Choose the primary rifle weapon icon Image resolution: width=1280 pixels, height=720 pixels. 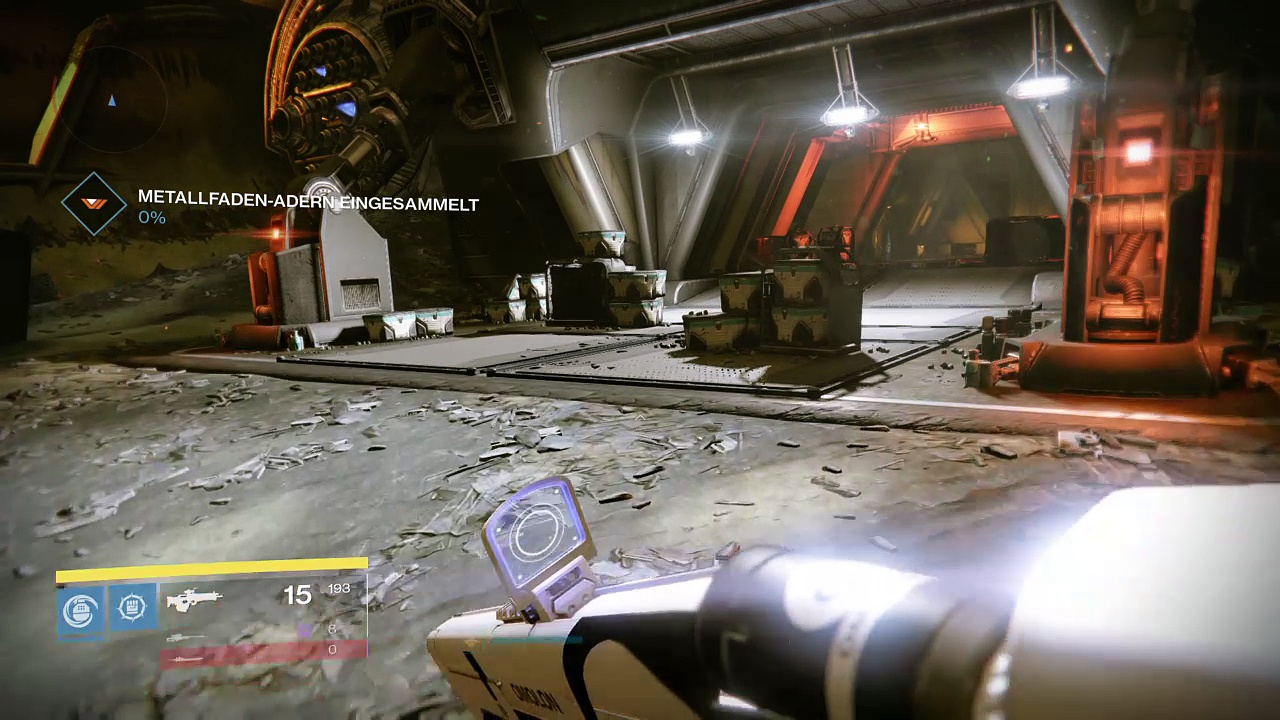[194, 600]
